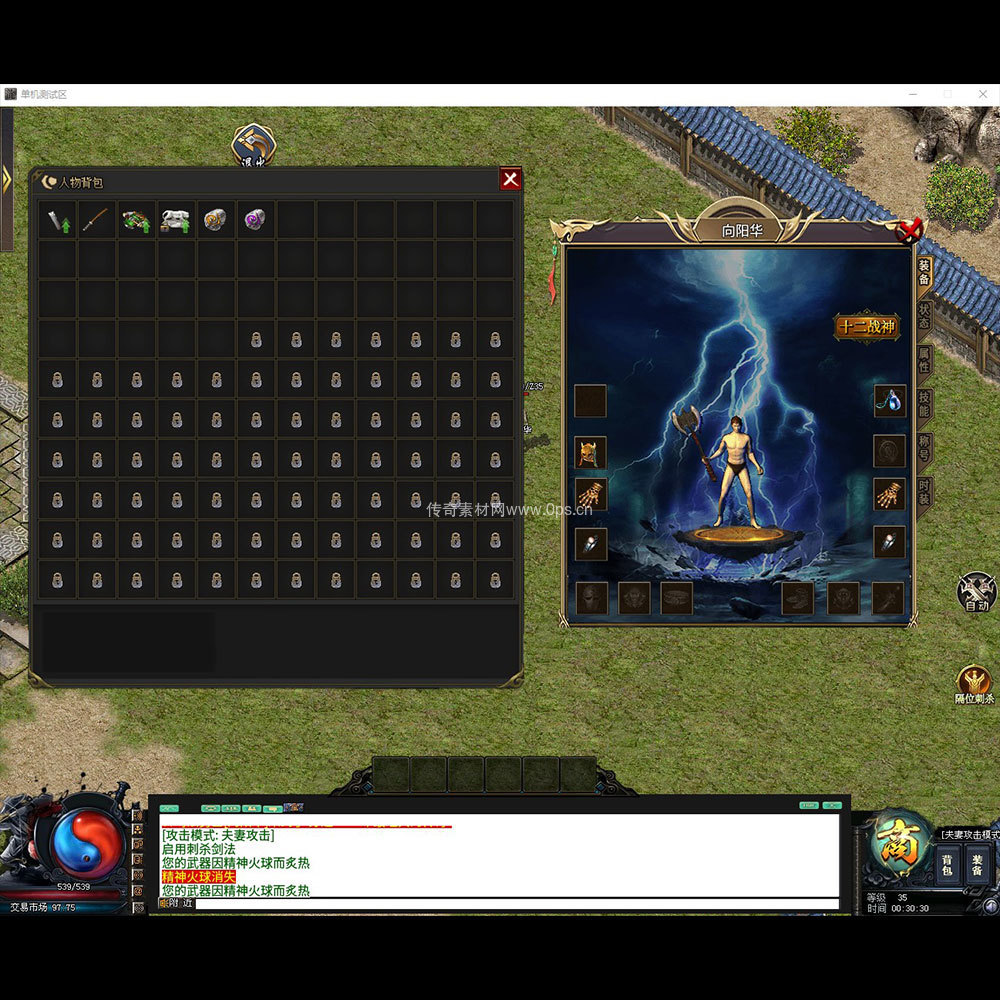Viewport: 1000px width, 1000px height.
Task: Close the 人物背包 inventory window
Action: (x=510, y=179)
